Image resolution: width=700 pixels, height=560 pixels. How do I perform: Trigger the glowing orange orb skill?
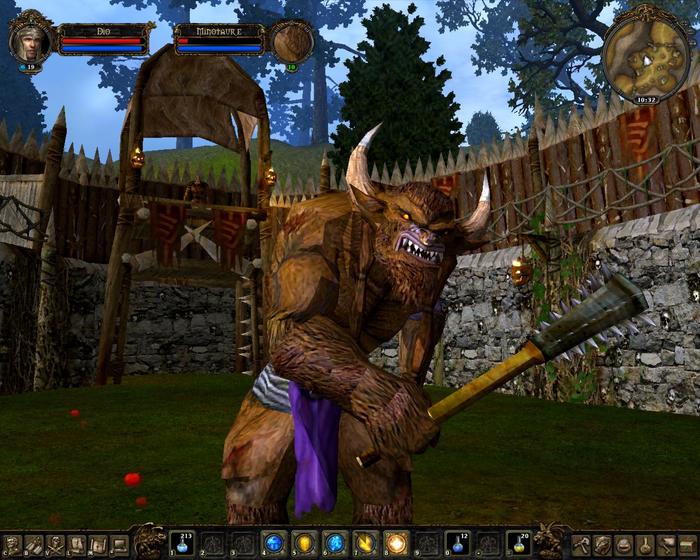click(x=395, y=544)
